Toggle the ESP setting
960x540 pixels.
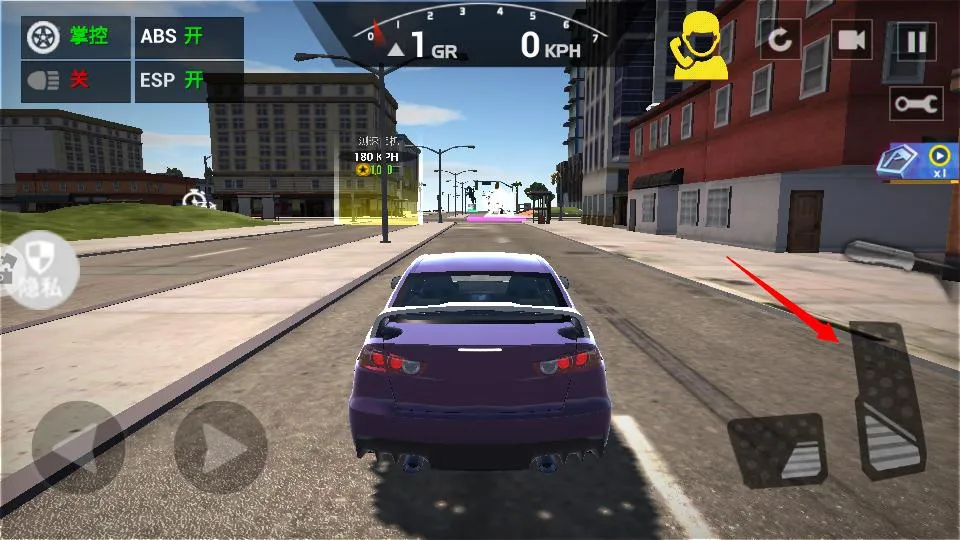click(188, 81)
